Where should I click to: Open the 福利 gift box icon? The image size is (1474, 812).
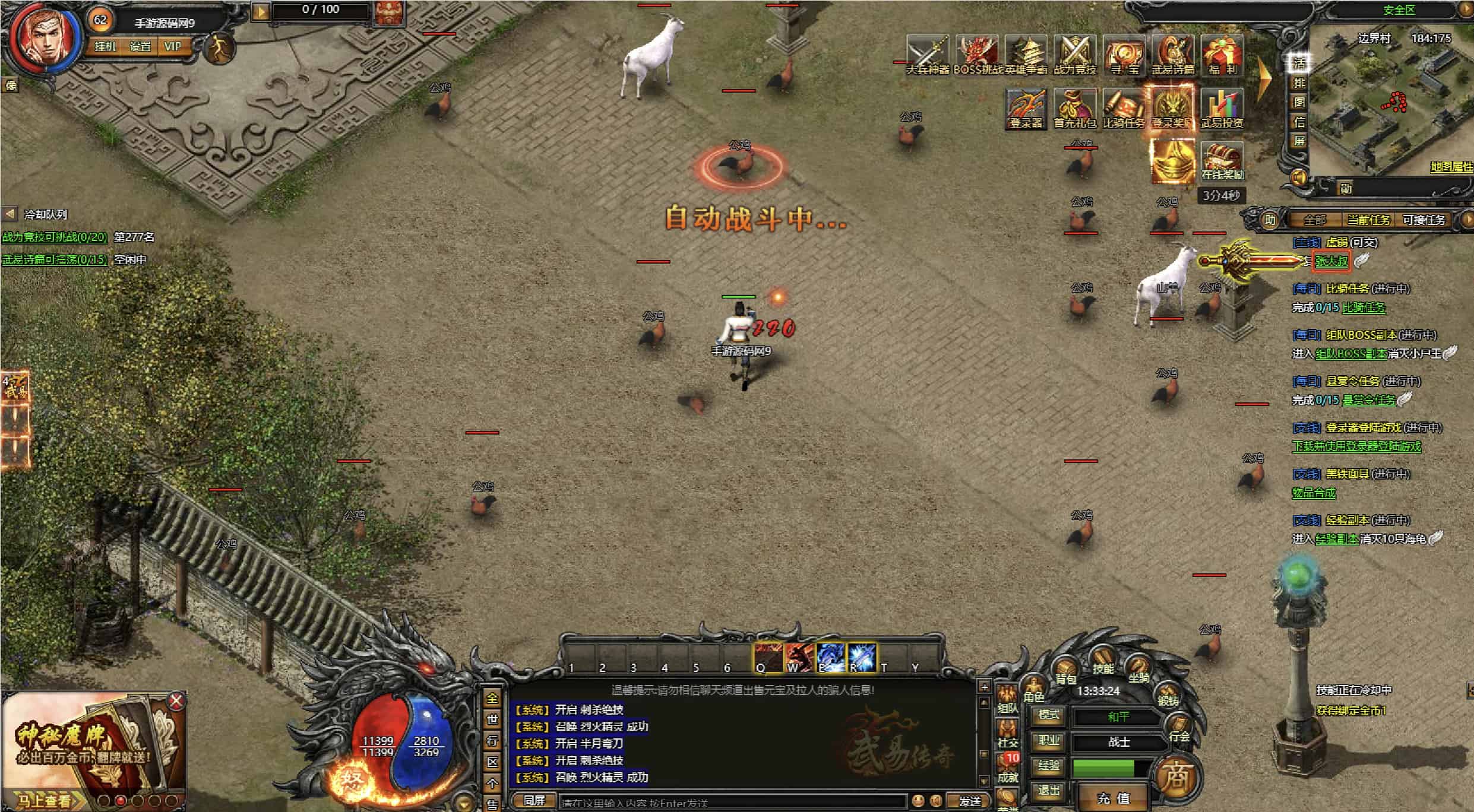coord(1221,55)
